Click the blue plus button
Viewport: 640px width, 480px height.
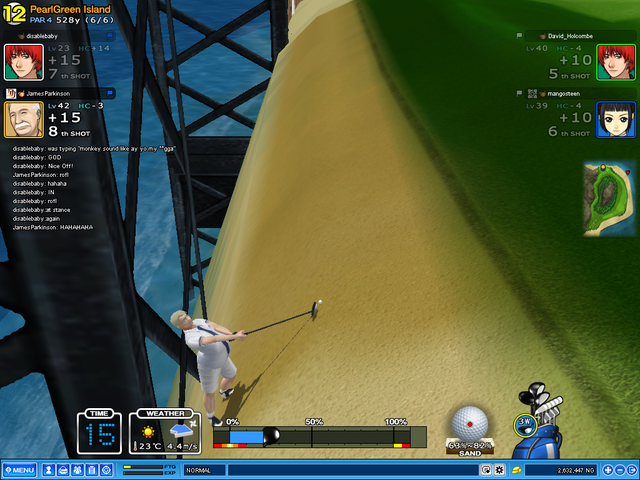point(606,470)
